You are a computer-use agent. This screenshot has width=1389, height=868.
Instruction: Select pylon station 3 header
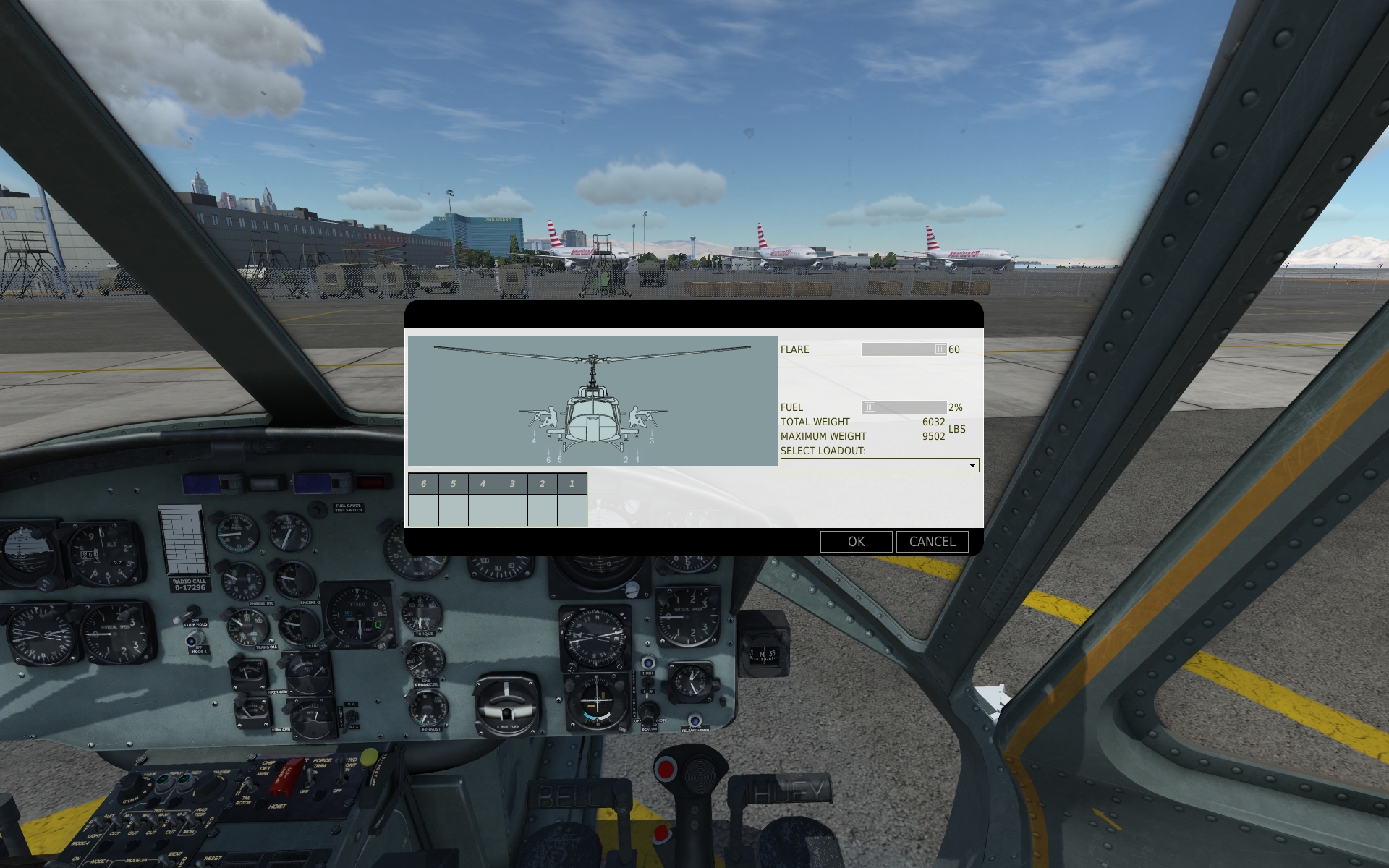tap(513, 484)
